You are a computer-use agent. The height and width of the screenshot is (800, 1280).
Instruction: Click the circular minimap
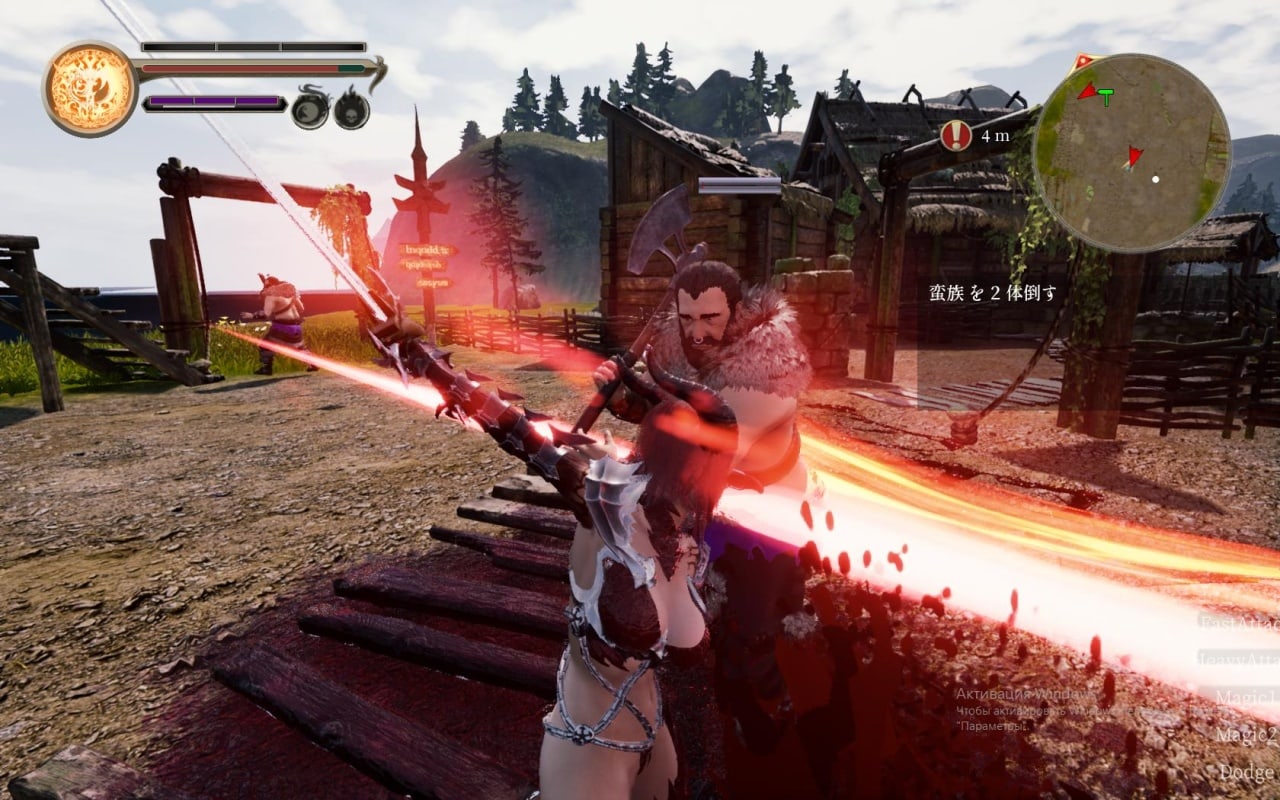tap(1131, 152)
